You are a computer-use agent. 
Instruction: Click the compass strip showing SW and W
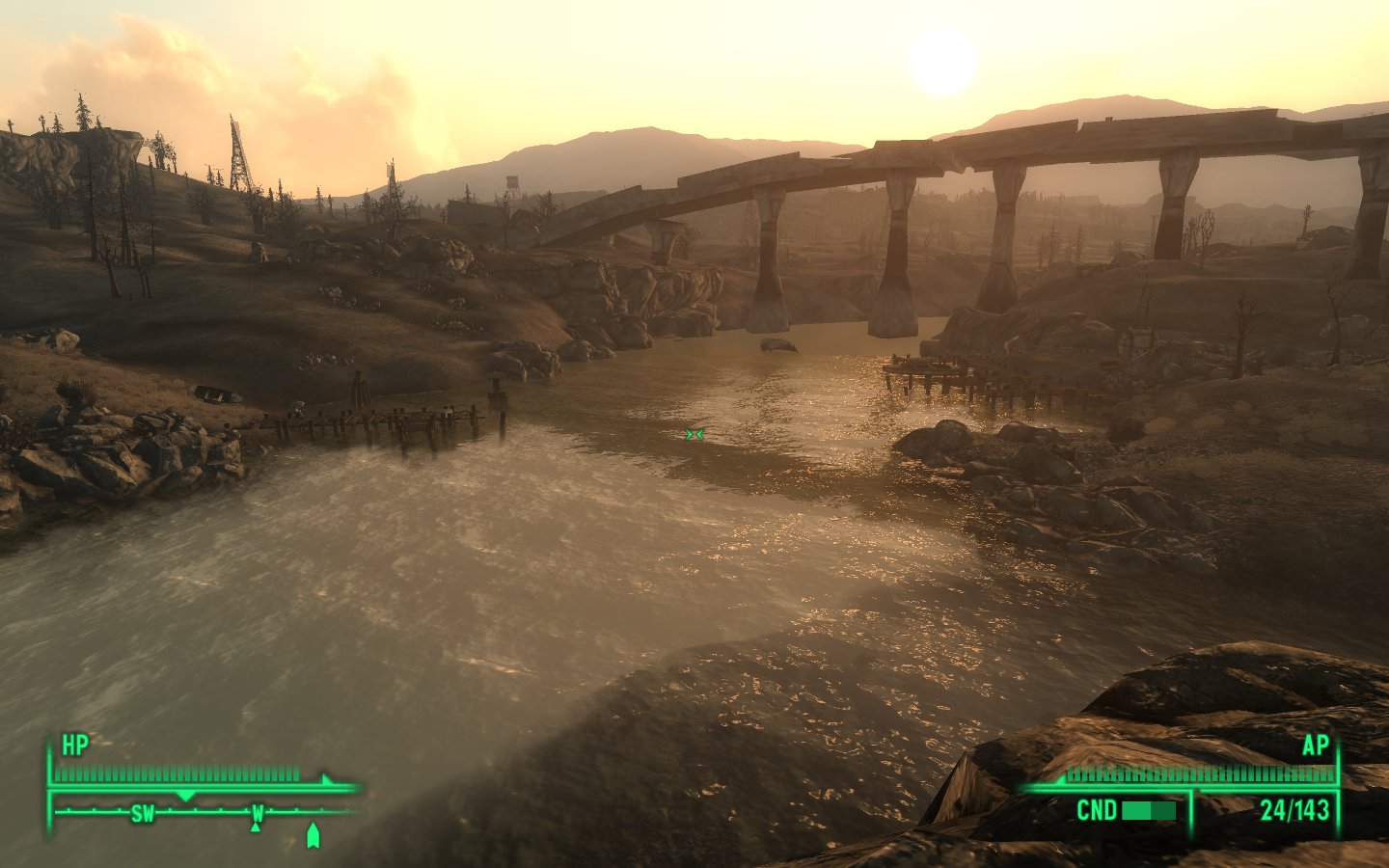pyautogui.click(x=203, y=812)
